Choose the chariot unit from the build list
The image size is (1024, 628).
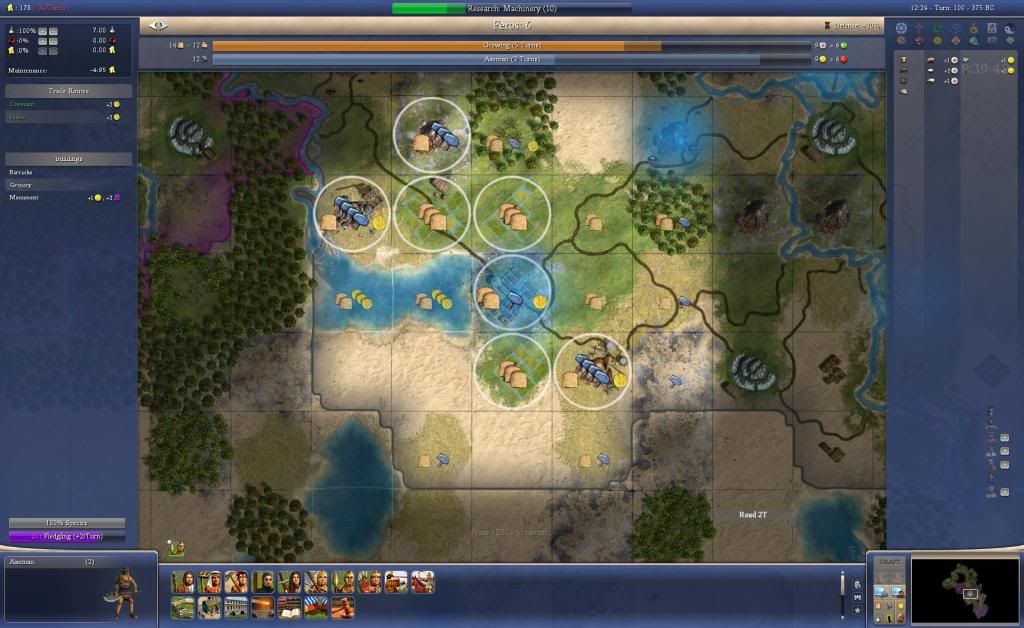tap(395, 582)
